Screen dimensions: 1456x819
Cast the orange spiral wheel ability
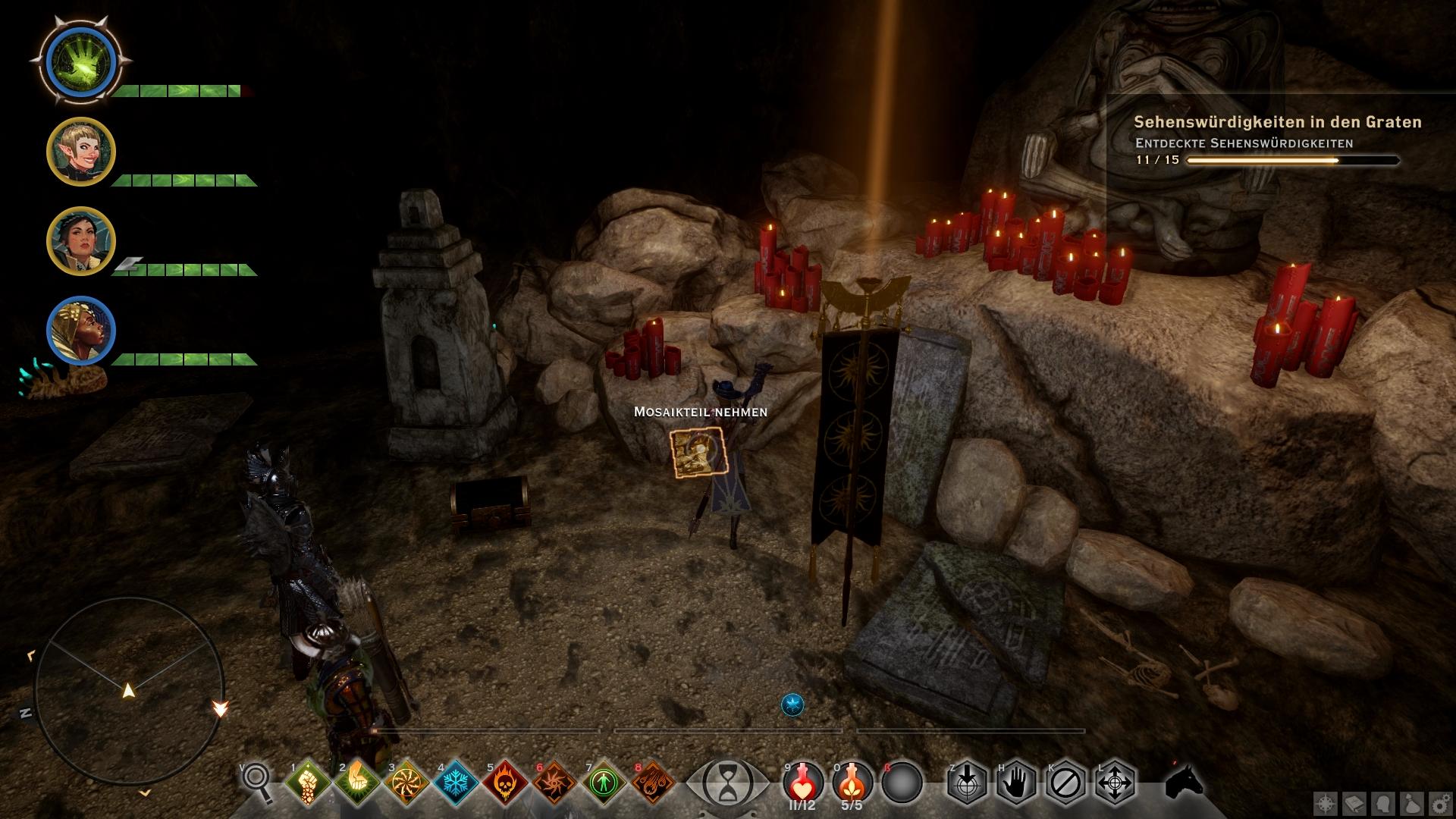click(x=406, y=782)
